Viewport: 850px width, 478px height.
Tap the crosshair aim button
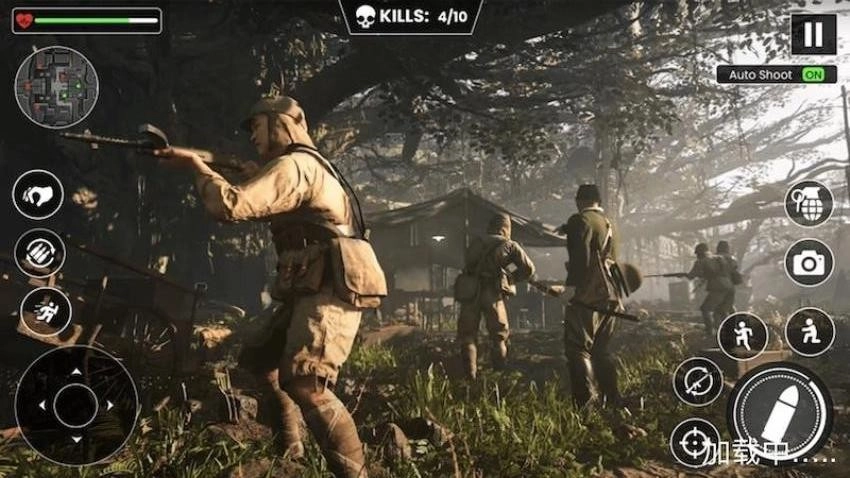point(695,443)
